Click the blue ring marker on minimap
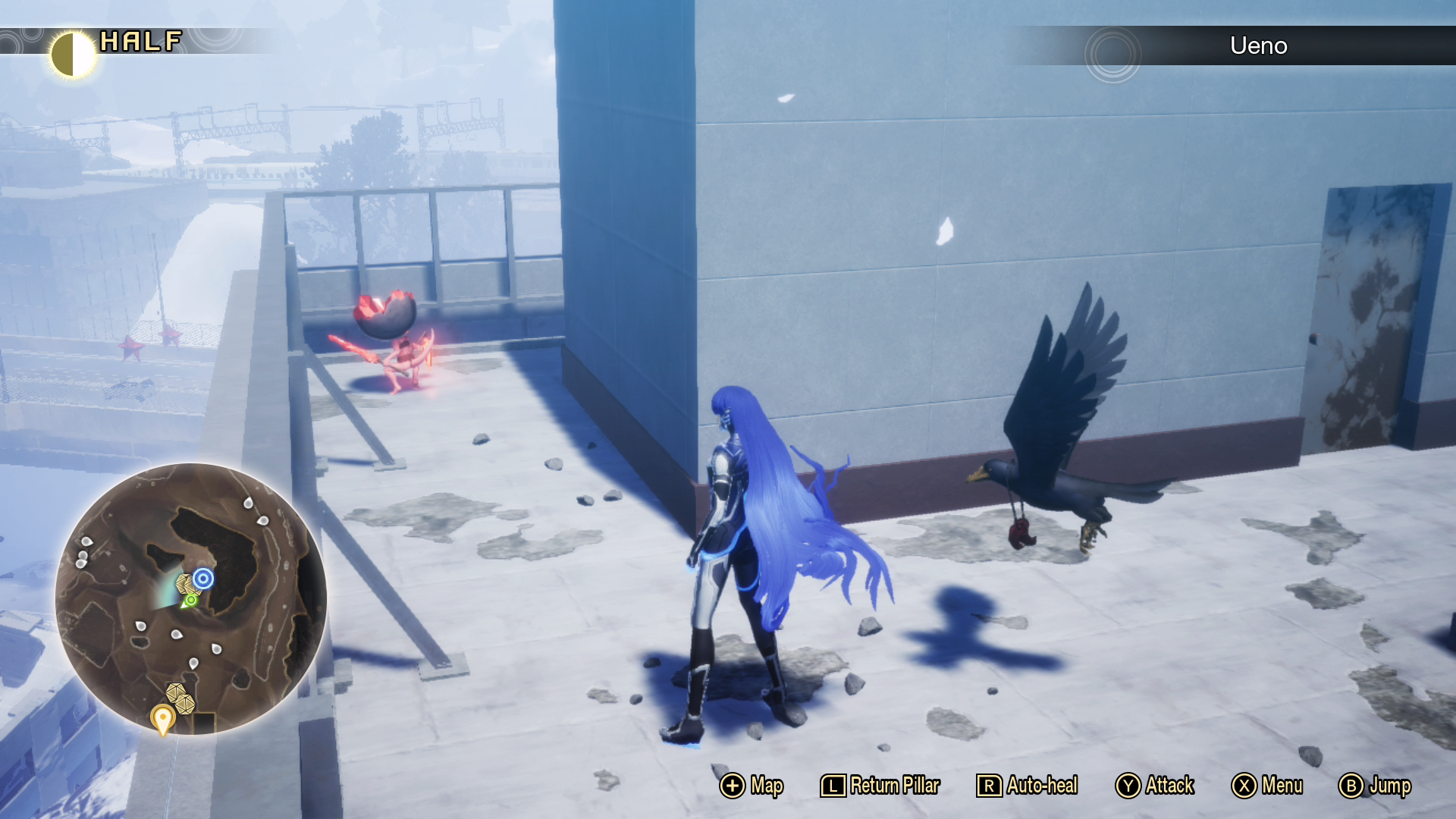 click(x=202, y=579)
